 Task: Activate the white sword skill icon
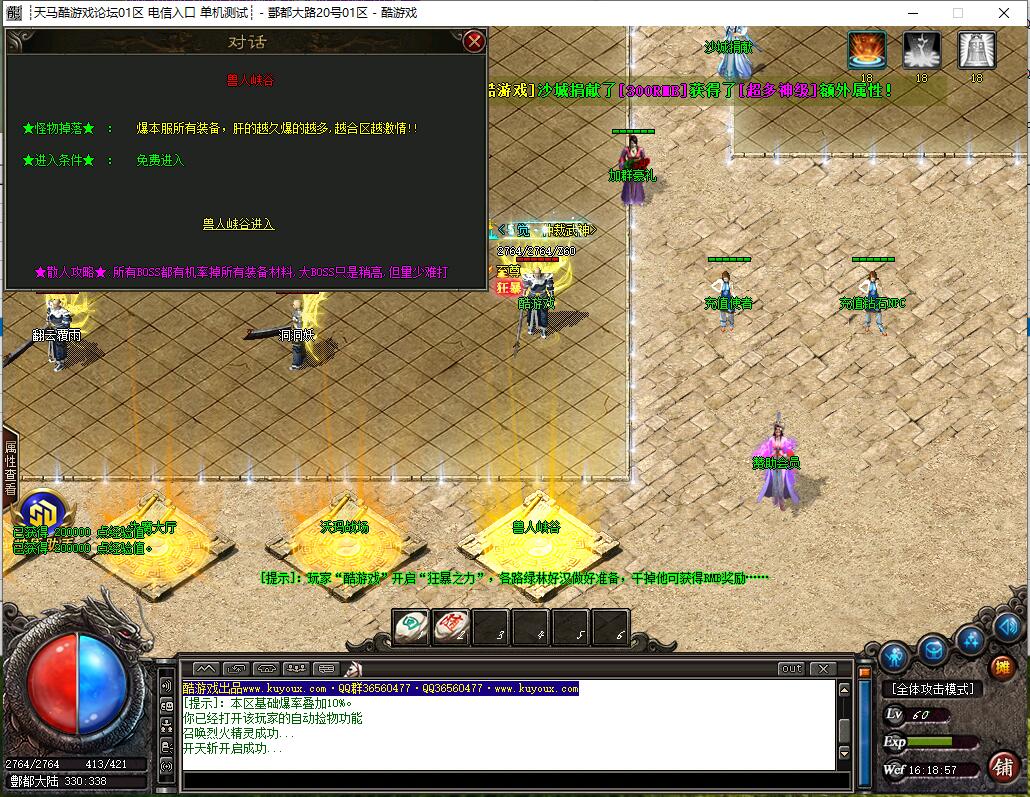[x=921, y=50]
